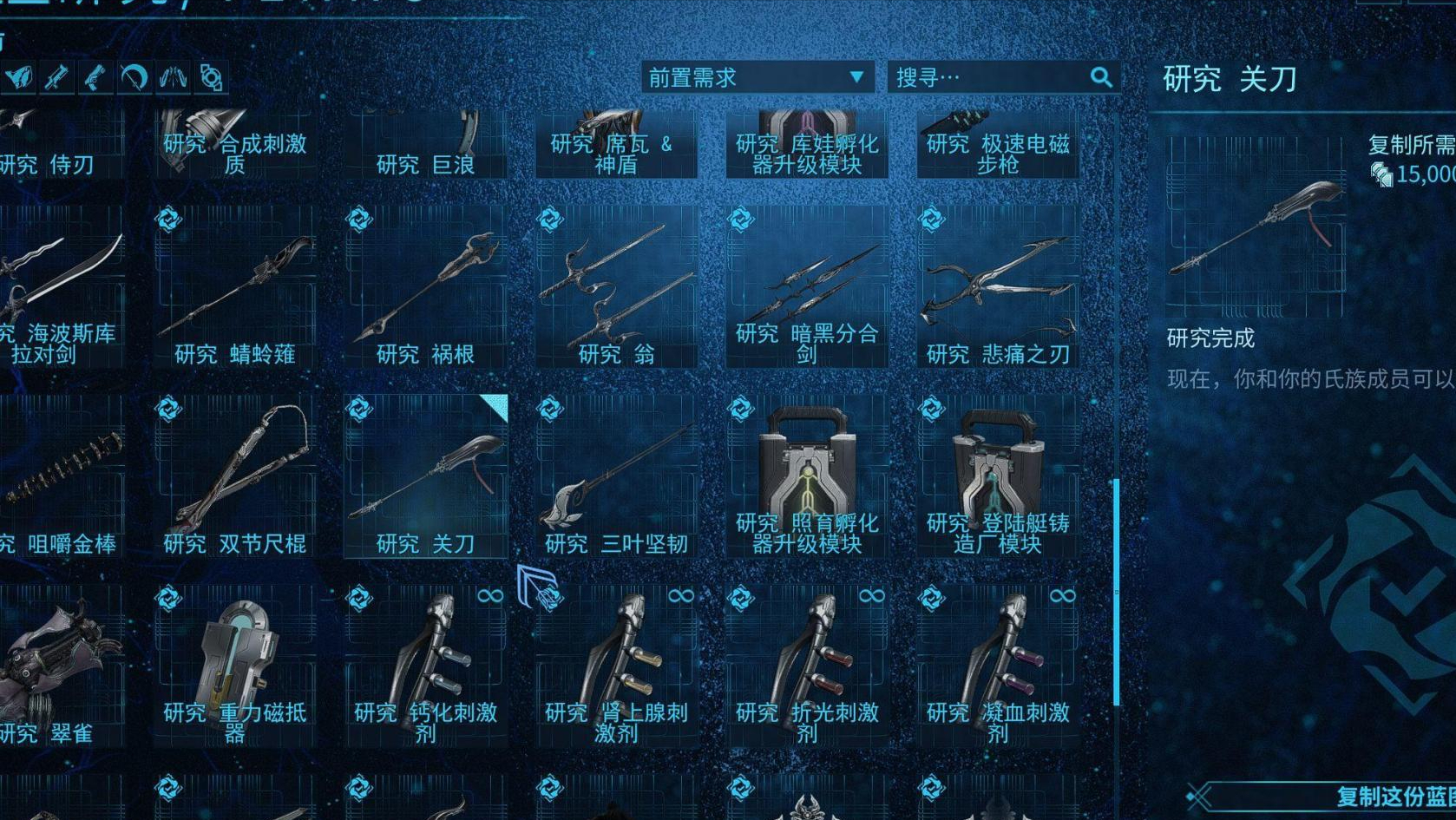Click the replication loop icon on 祸根
The height and width of the screenshot is (820, 1456).
coord(359,220)
